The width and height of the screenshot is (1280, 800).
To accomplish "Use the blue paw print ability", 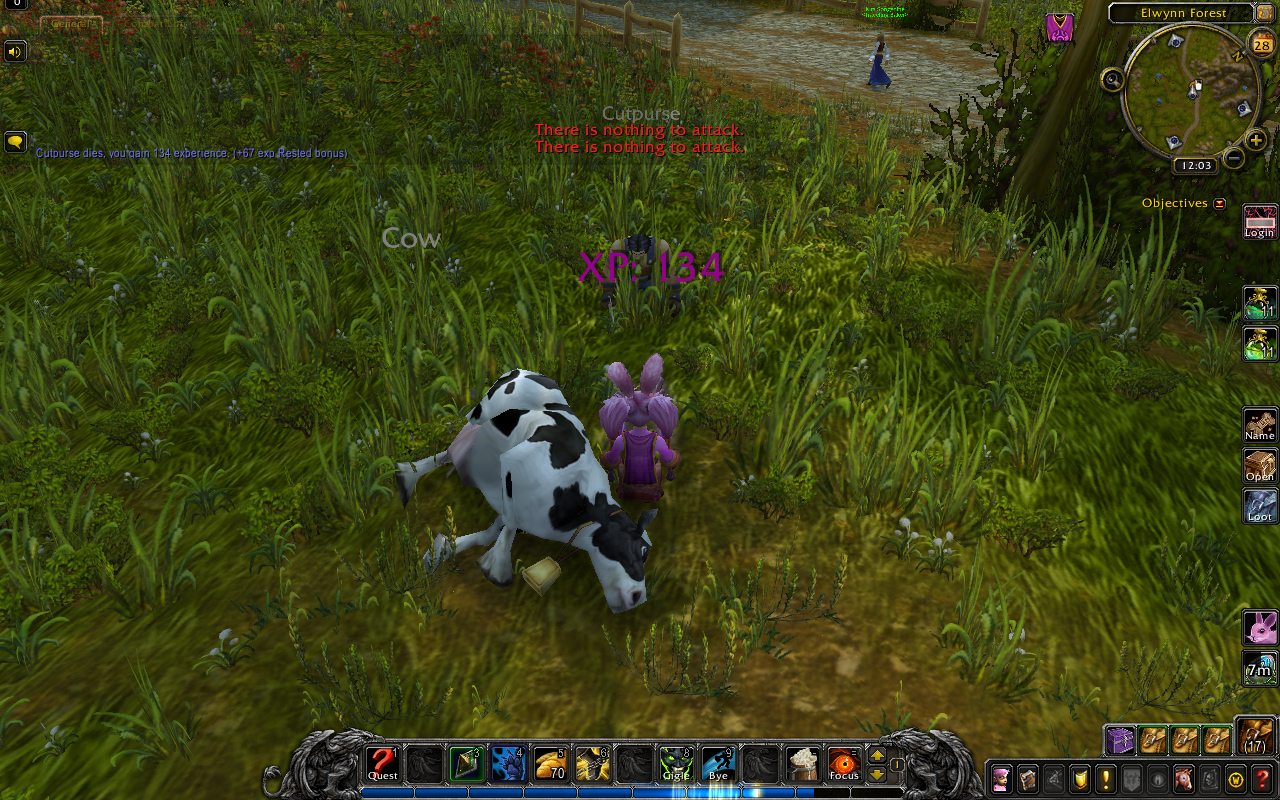I will [509, 765].
